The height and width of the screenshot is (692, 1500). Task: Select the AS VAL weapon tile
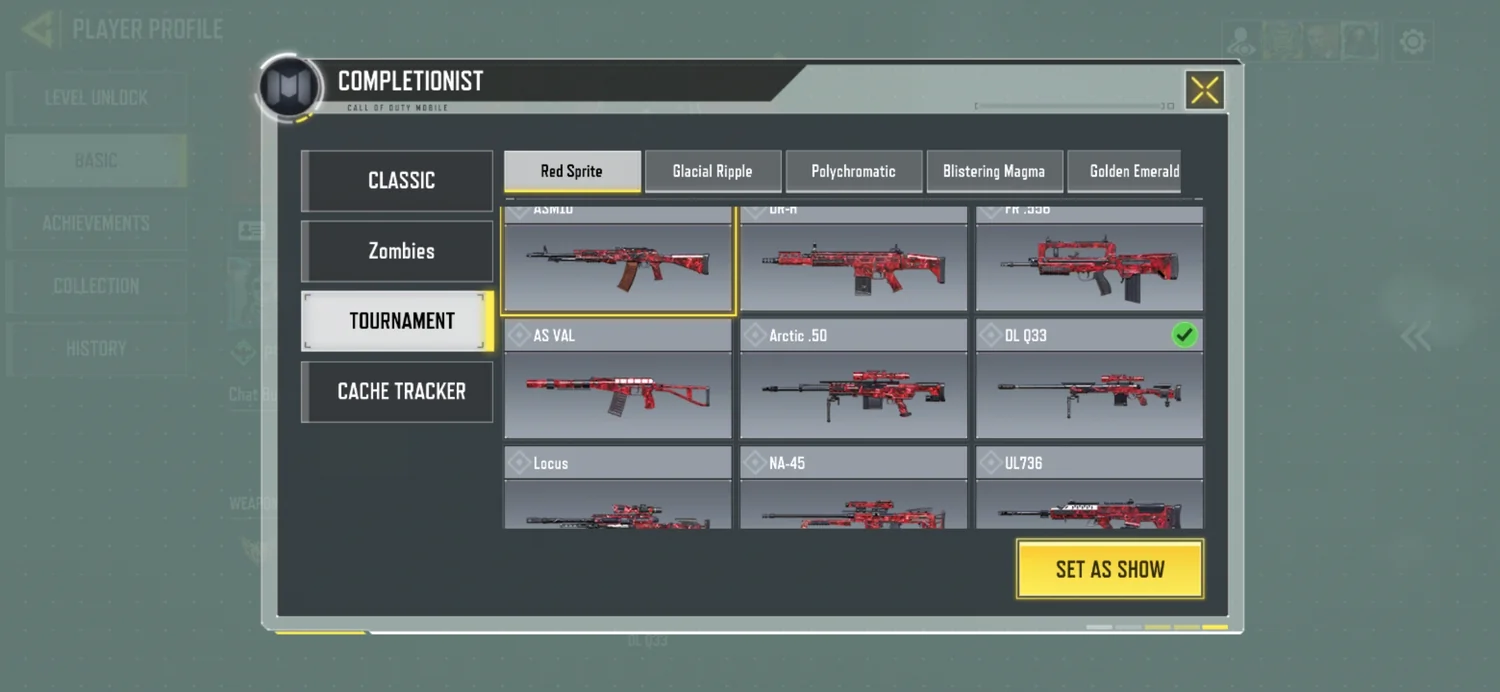(618, 380)
